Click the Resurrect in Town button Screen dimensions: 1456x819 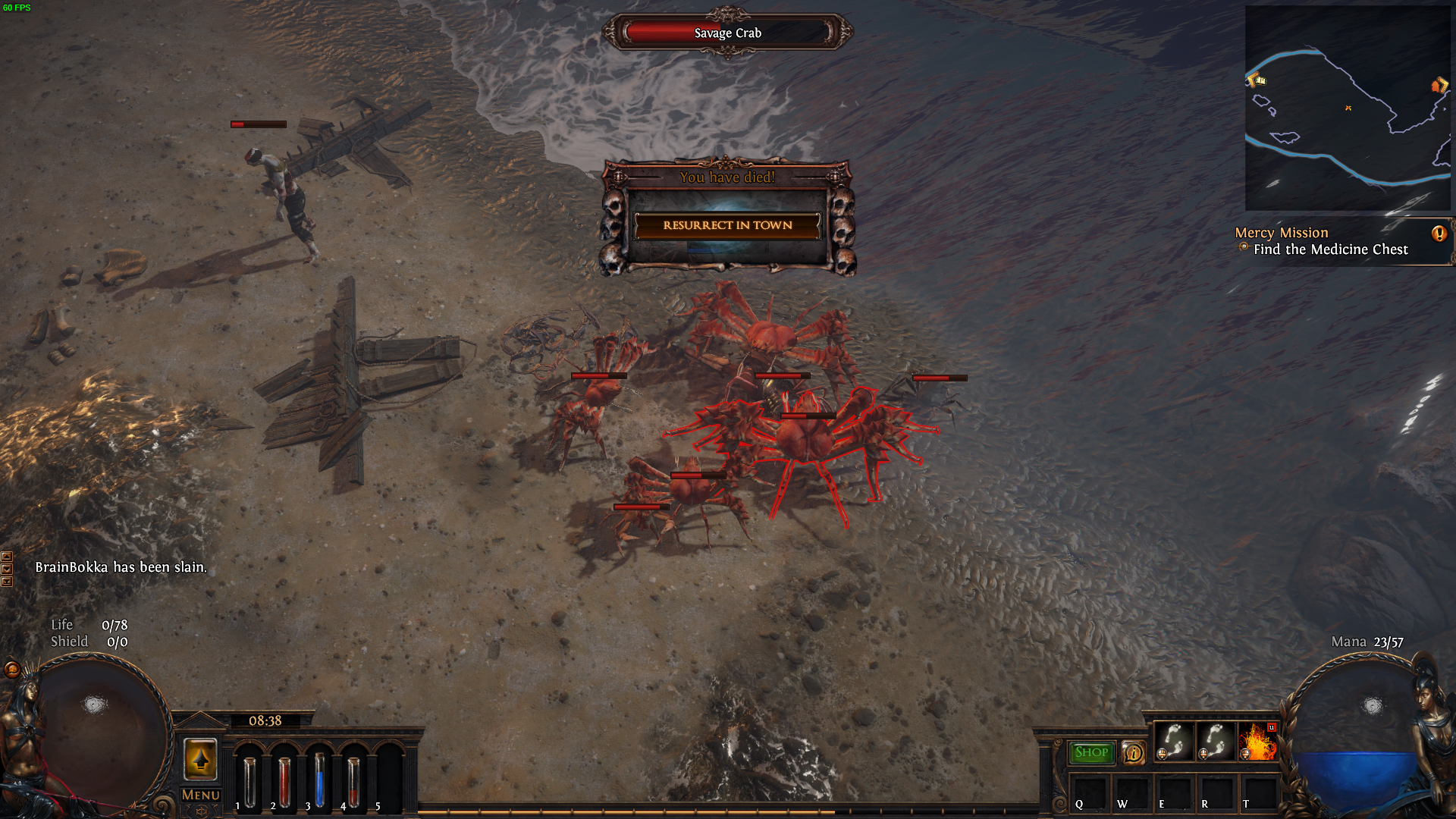coord(727,225)
